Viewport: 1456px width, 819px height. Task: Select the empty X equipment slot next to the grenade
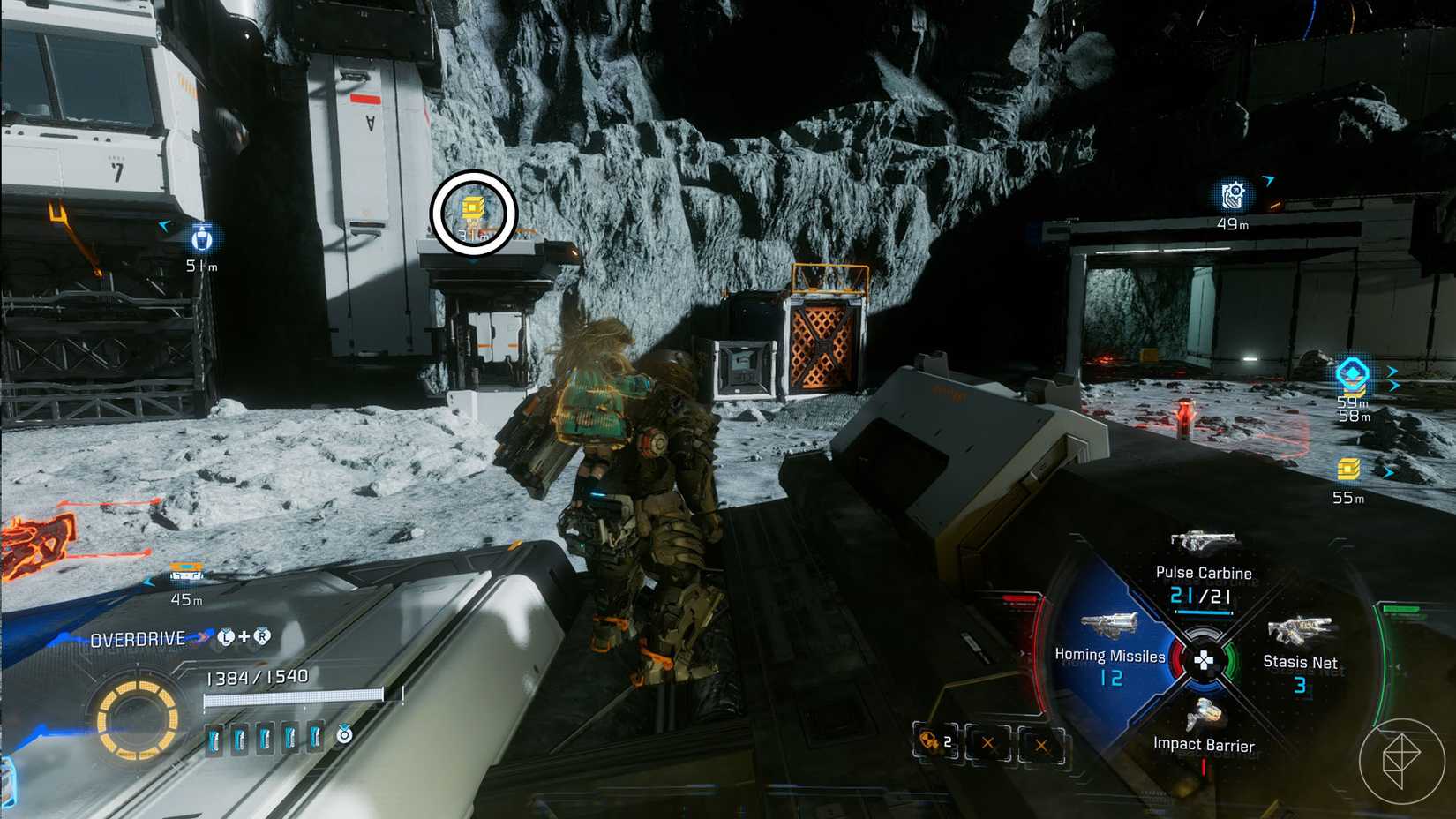click(x=987, y=742)
